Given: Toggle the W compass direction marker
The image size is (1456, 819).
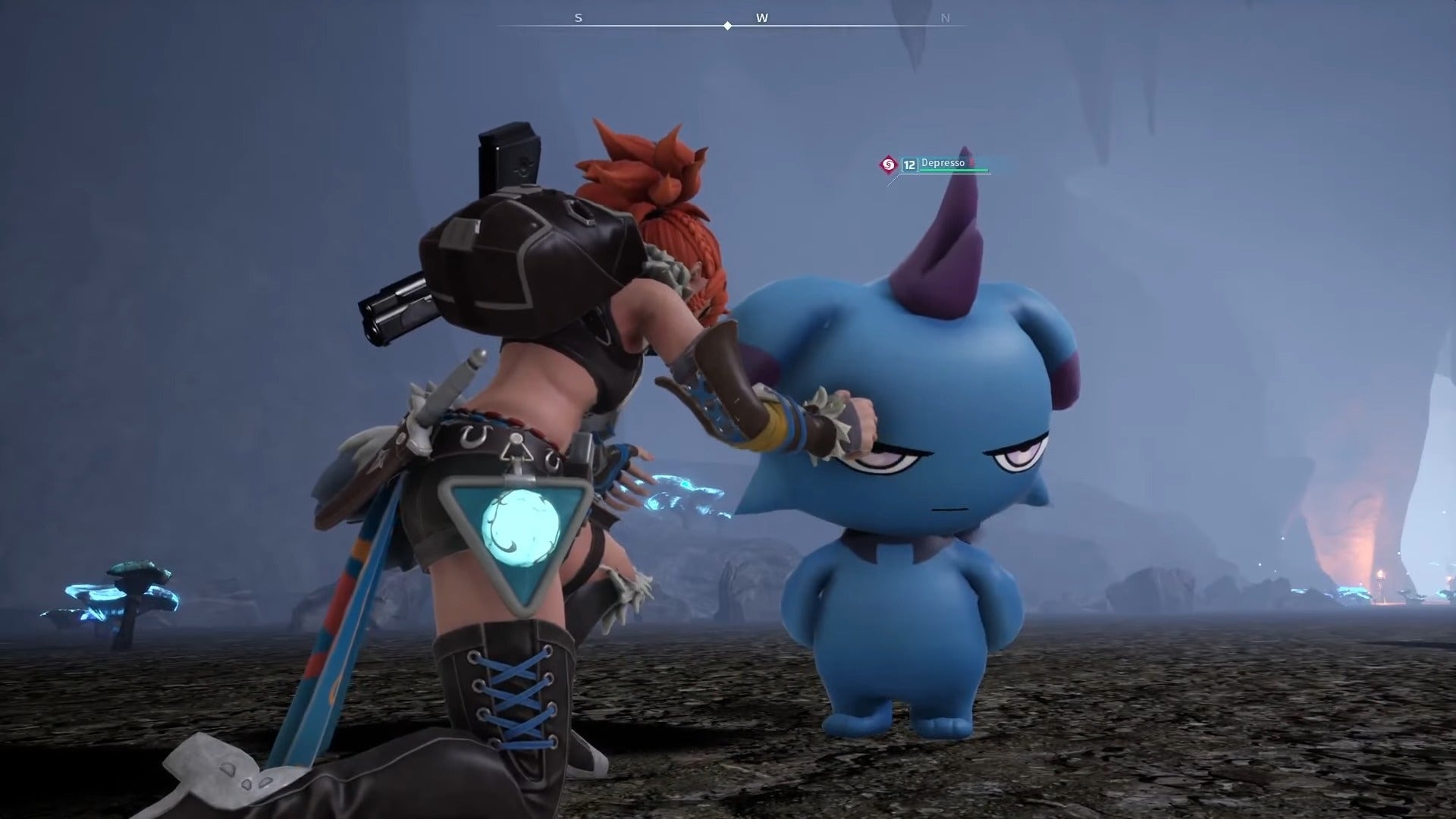Looking at the screenshot, I should pos(764,17).
